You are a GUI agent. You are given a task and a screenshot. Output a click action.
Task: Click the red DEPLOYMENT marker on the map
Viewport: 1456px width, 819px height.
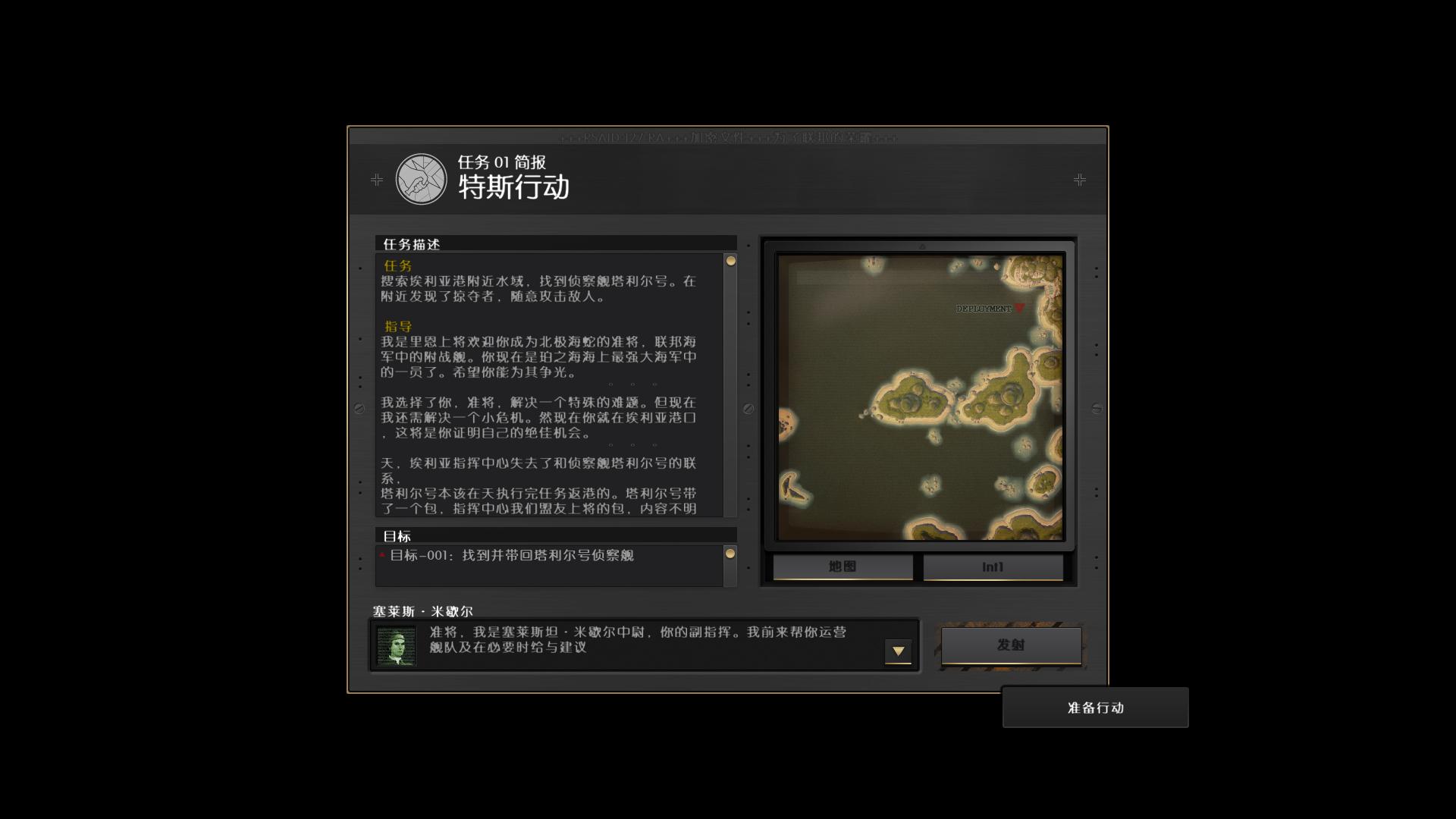click(1020, 309)
